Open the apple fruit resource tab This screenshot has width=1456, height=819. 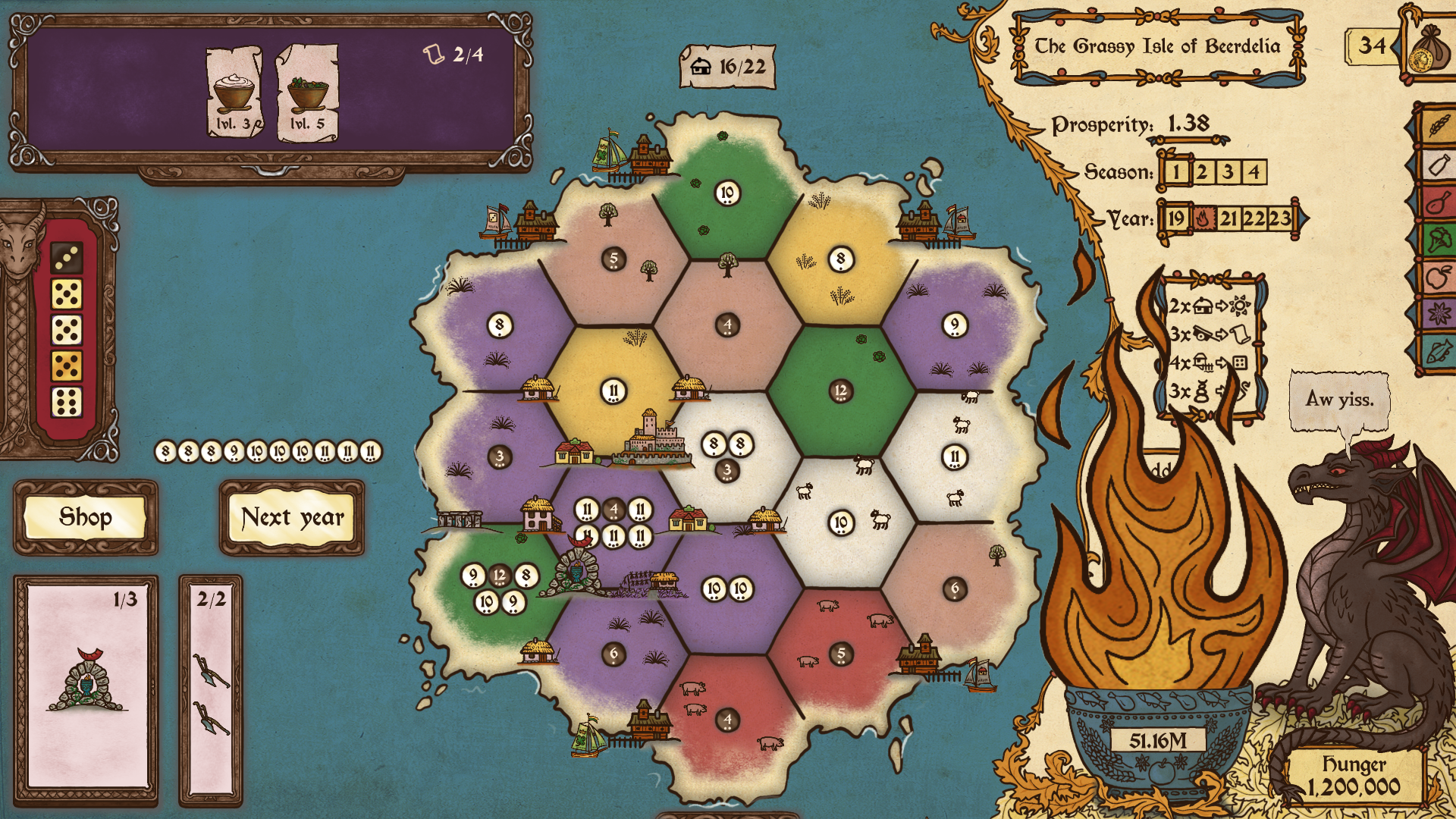tap(1439, 277)
